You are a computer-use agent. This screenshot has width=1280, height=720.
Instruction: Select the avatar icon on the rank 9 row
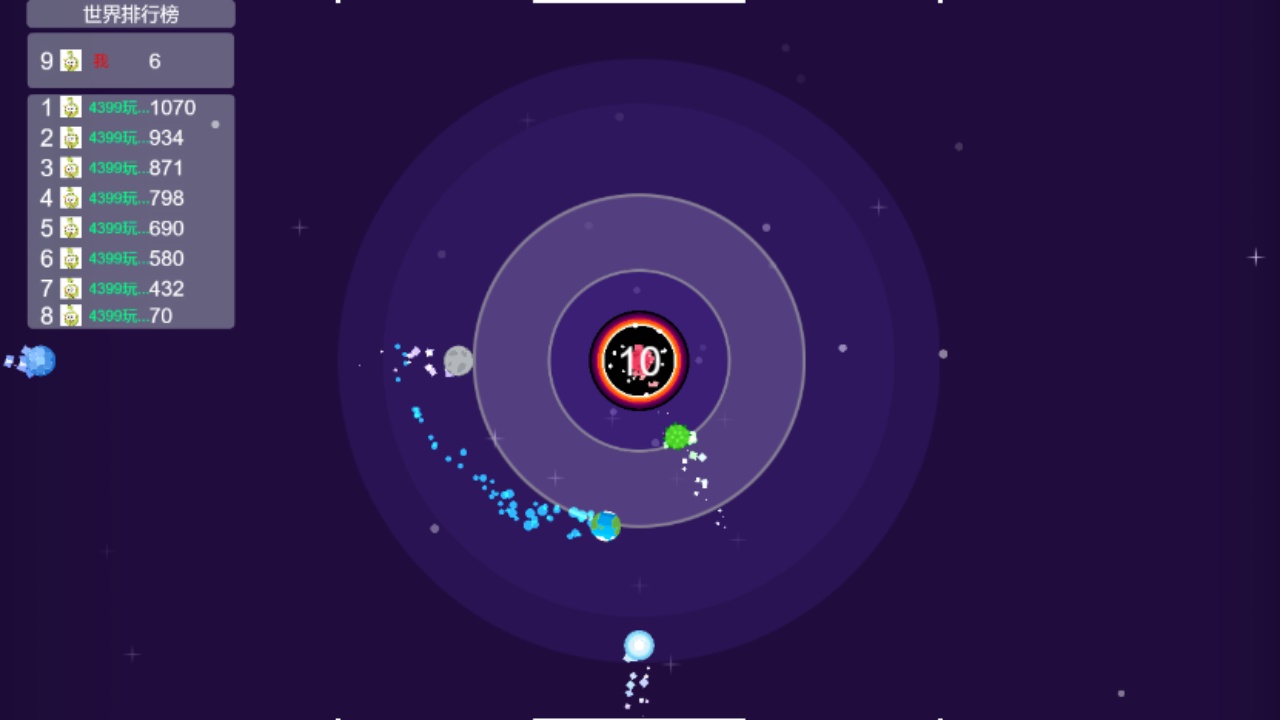coord(70,61)
